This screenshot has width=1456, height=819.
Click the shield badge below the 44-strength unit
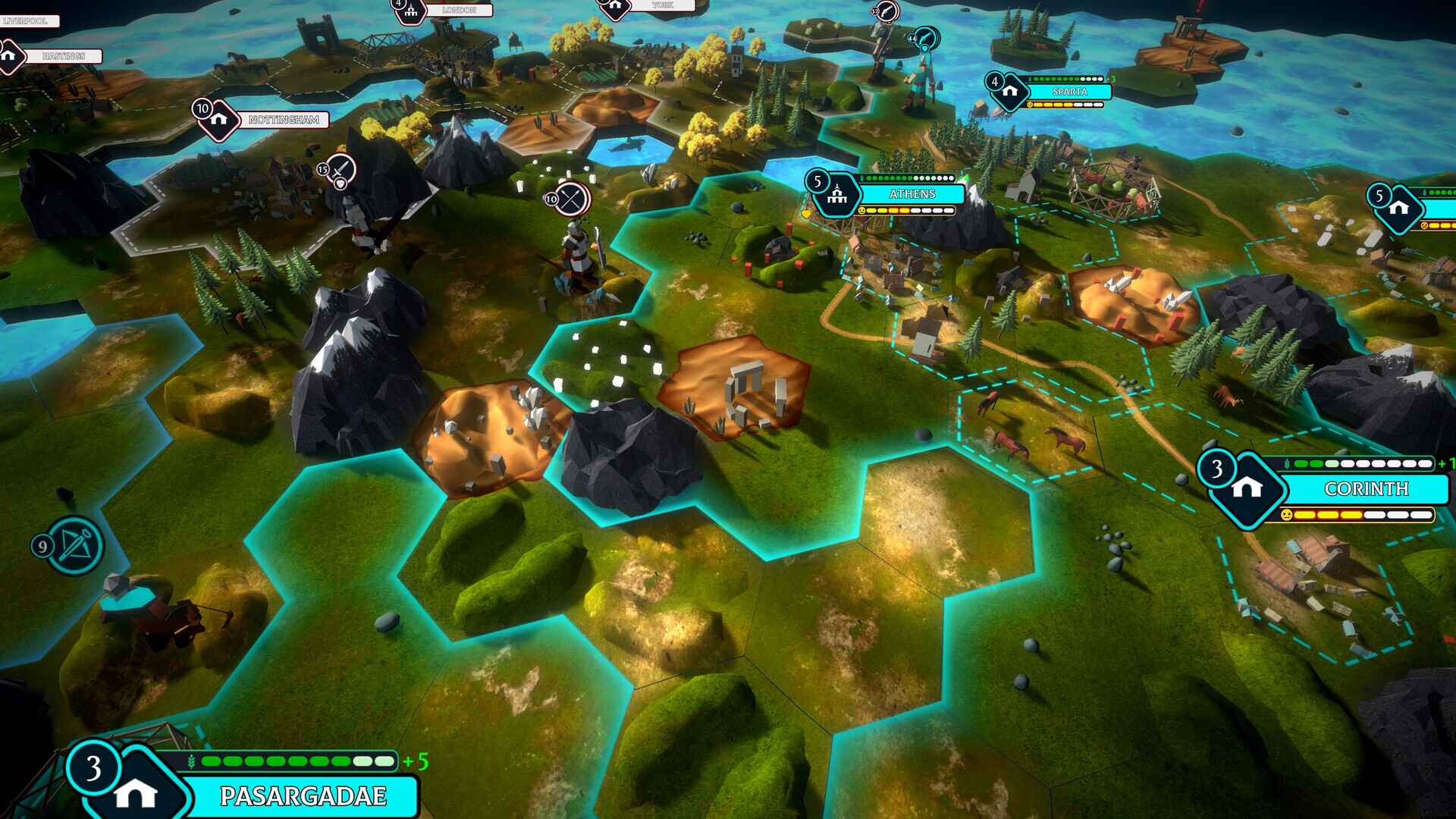point(924,49)
